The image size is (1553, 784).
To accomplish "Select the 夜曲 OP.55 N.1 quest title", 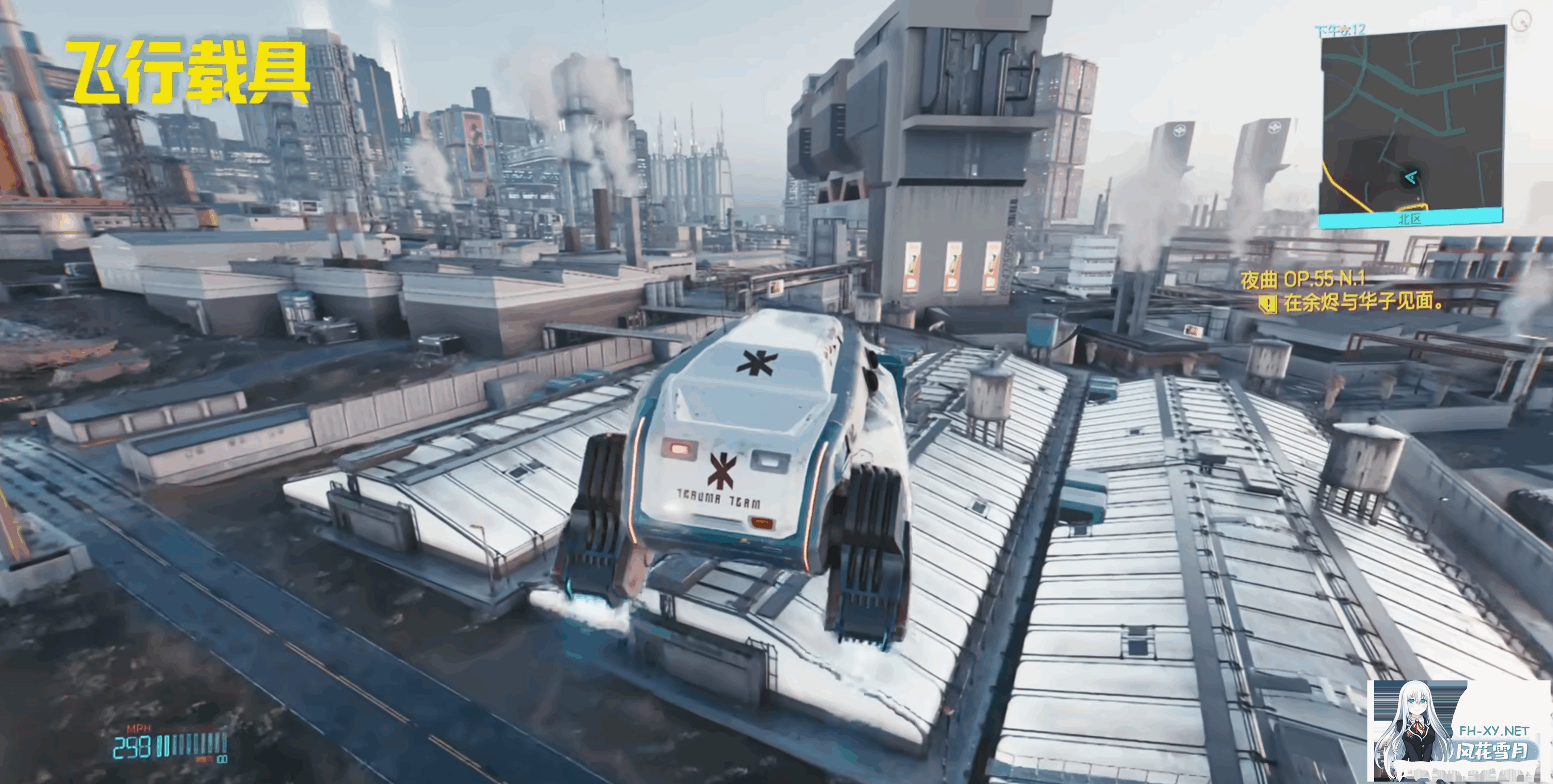I will [x=1302, y=279].
